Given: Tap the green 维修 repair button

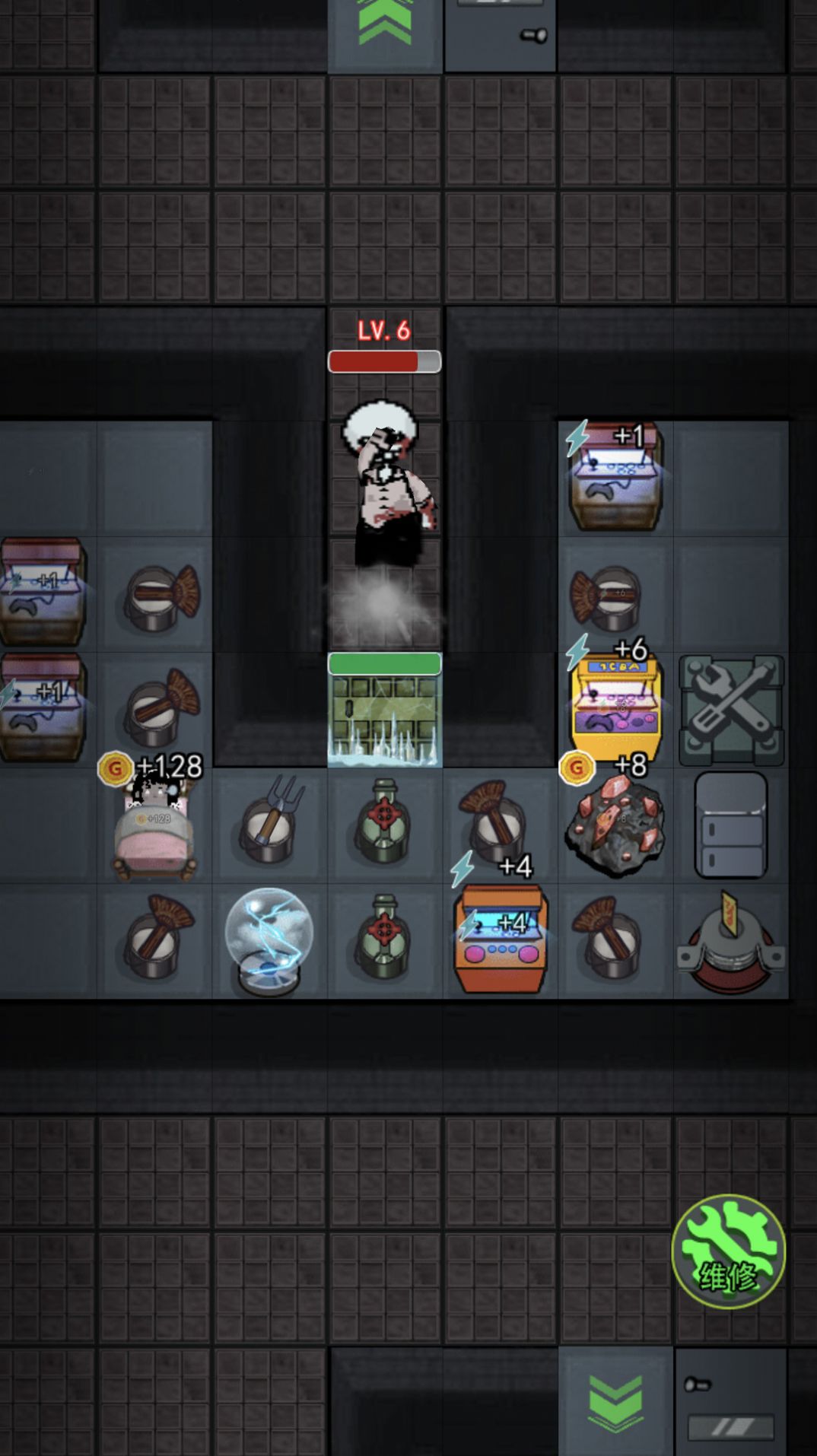Looking at the screenshot, I should [x=728, y=1251].
